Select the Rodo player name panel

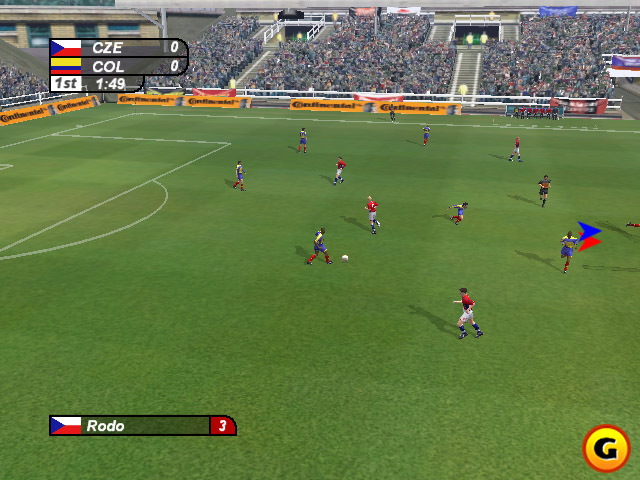pos(142,426)
